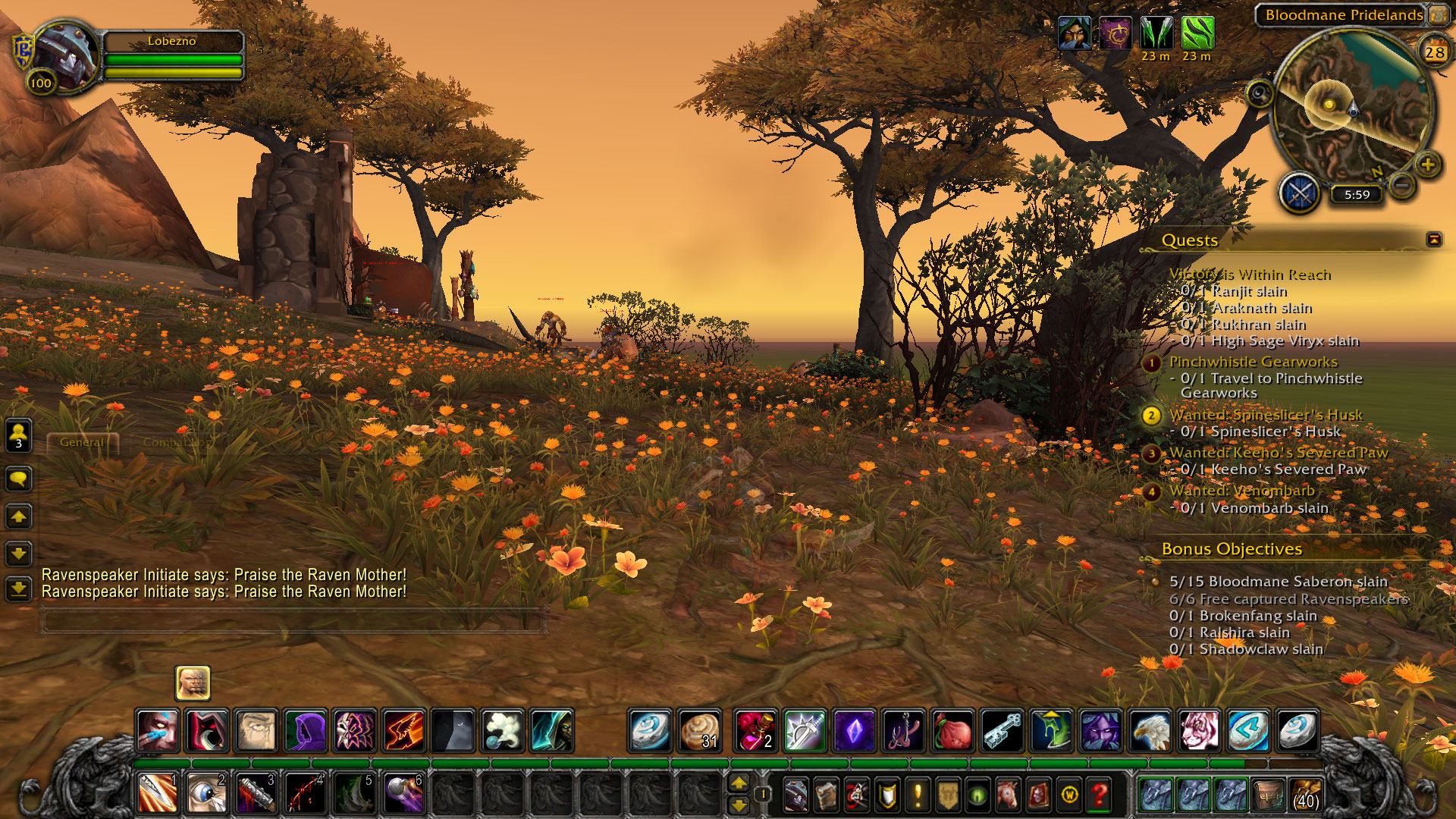
Task: Open the red question mark help button
Action: [1099, 795]
